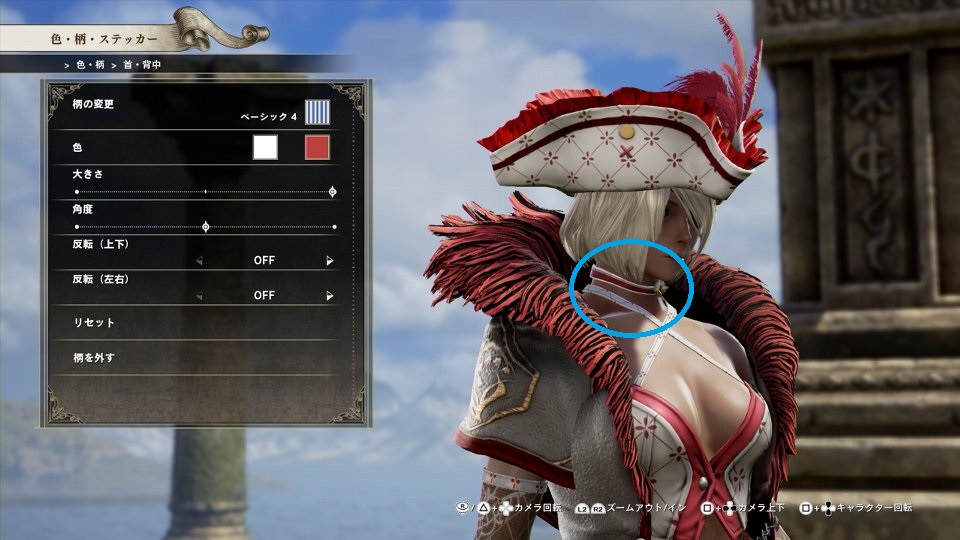Click left arrow of 反転(左右) setting
960x540 pixels.
pyautogui.click(x=198, y=296)
